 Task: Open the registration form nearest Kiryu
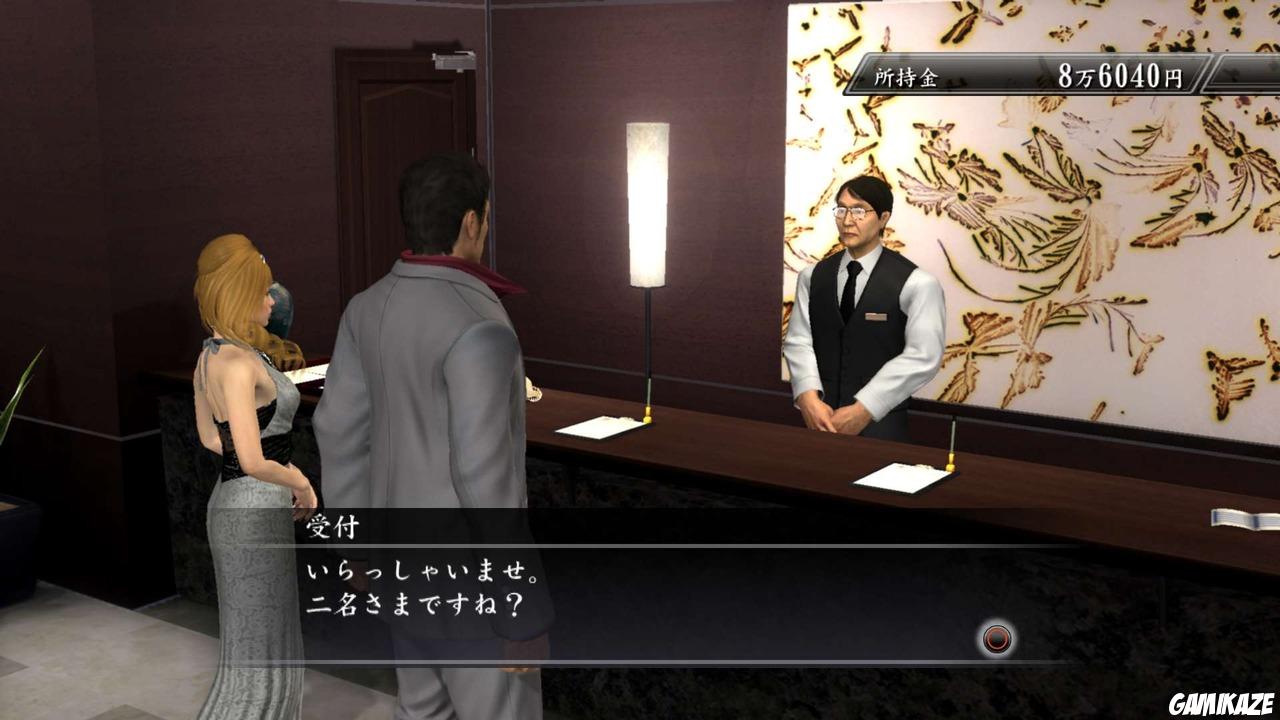(x=600, y=428)
